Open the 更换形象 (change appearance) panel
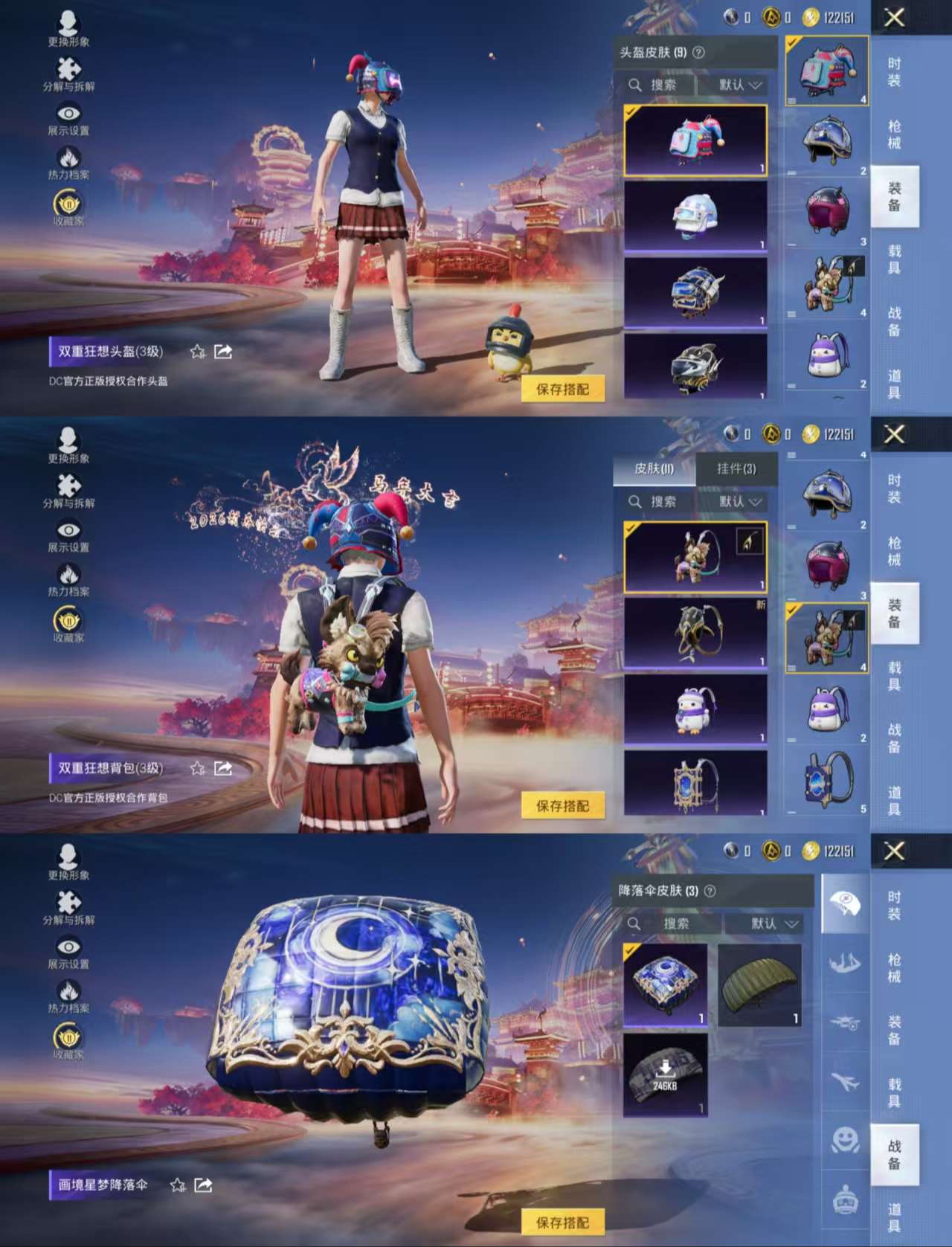Screen dimensions: 952x1247 [x=70, y=24]
